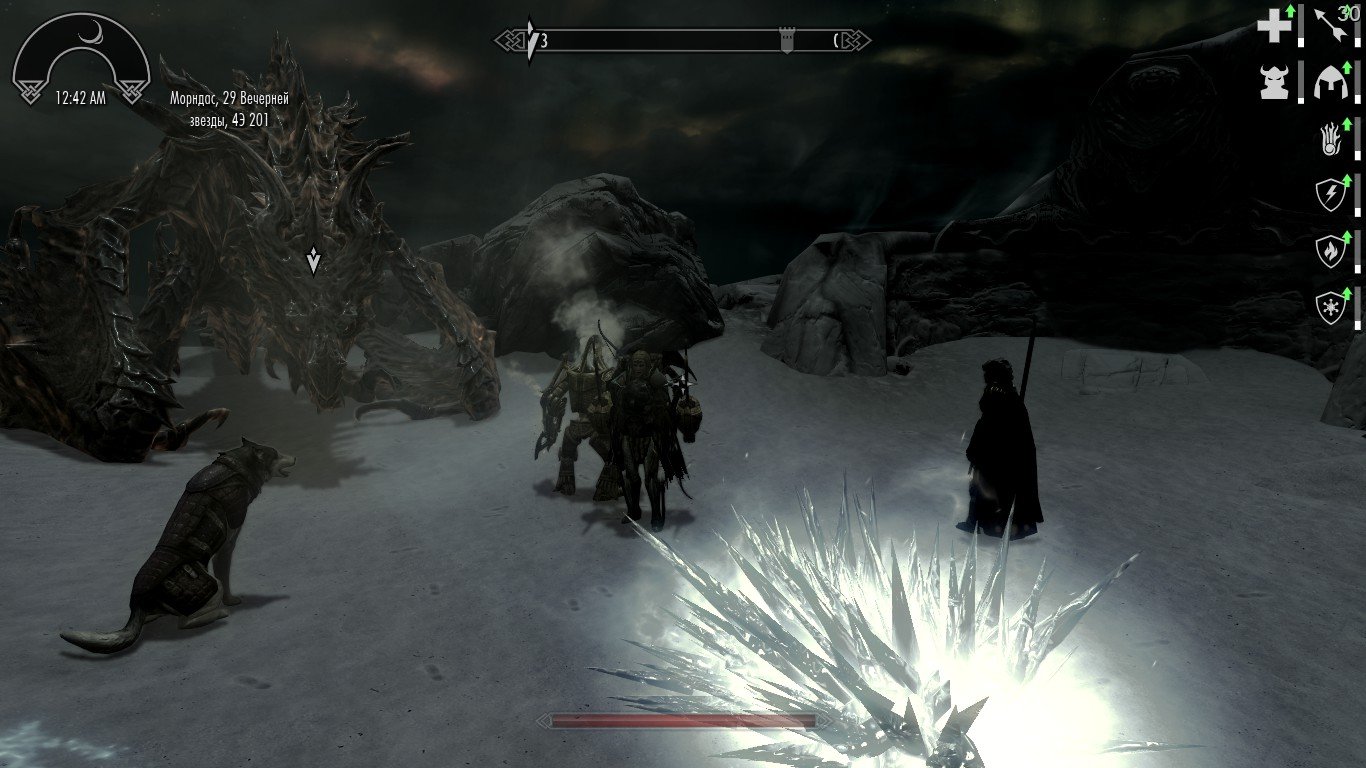Select the flame shield resist fire icon
Viewport: 1366px width, 768px height.
coord(1332,251)
